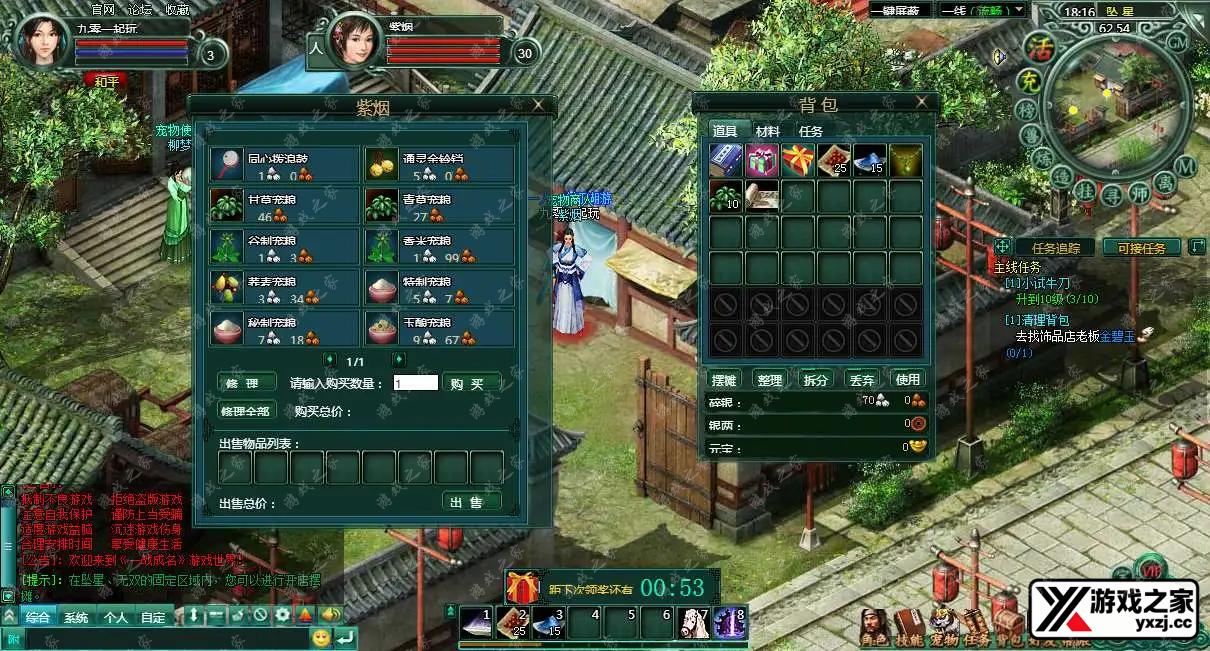1210x651 pixels.
Task: Click the 出售 sell button
Action: pos(470,502)
